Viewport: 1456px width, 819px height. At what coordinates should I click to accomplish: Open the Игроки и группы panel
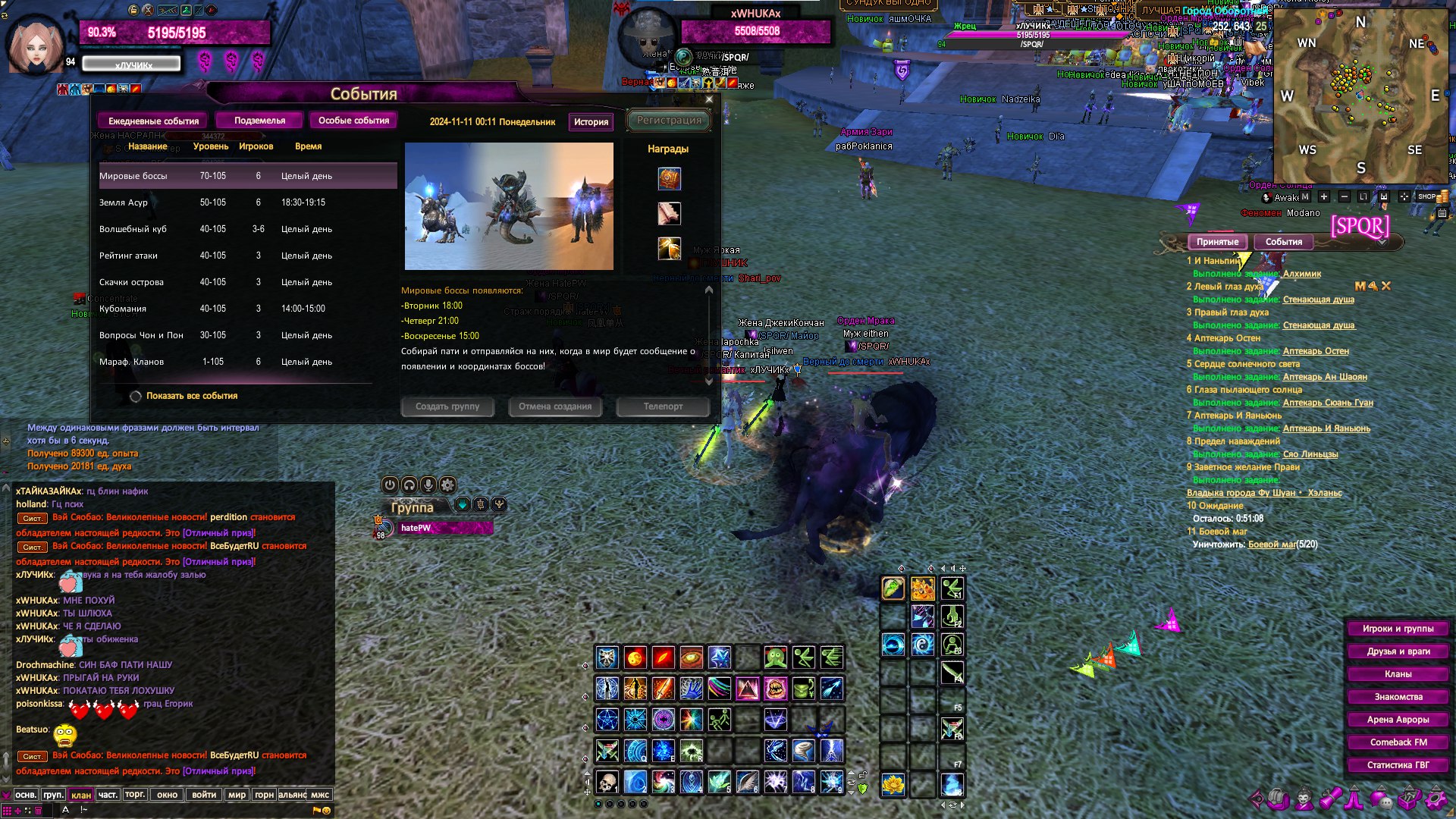pyautogui.click(x=1398, y=629)
